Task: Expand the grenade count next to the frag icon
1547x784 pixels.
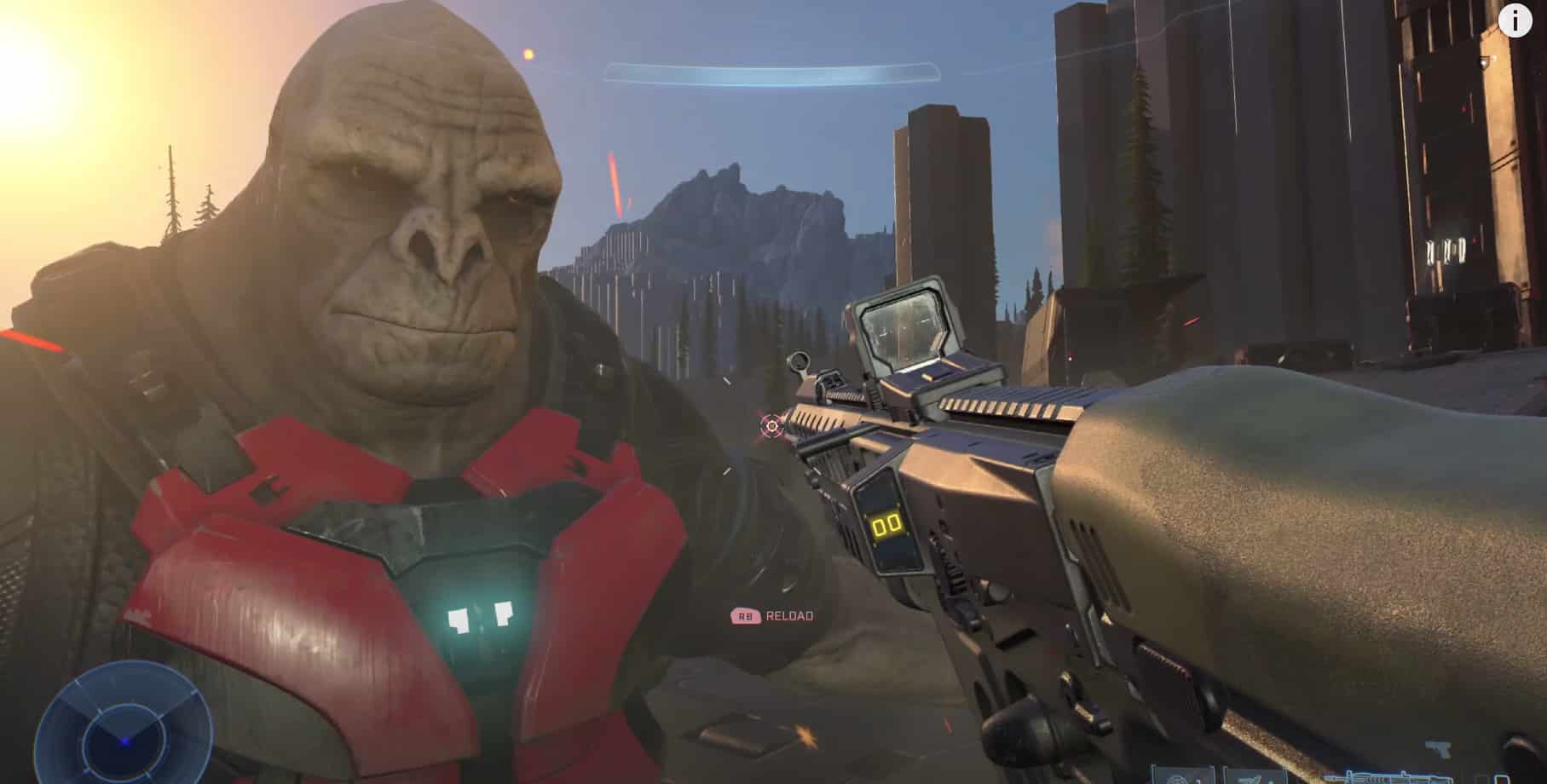Action: (1198, 779)
